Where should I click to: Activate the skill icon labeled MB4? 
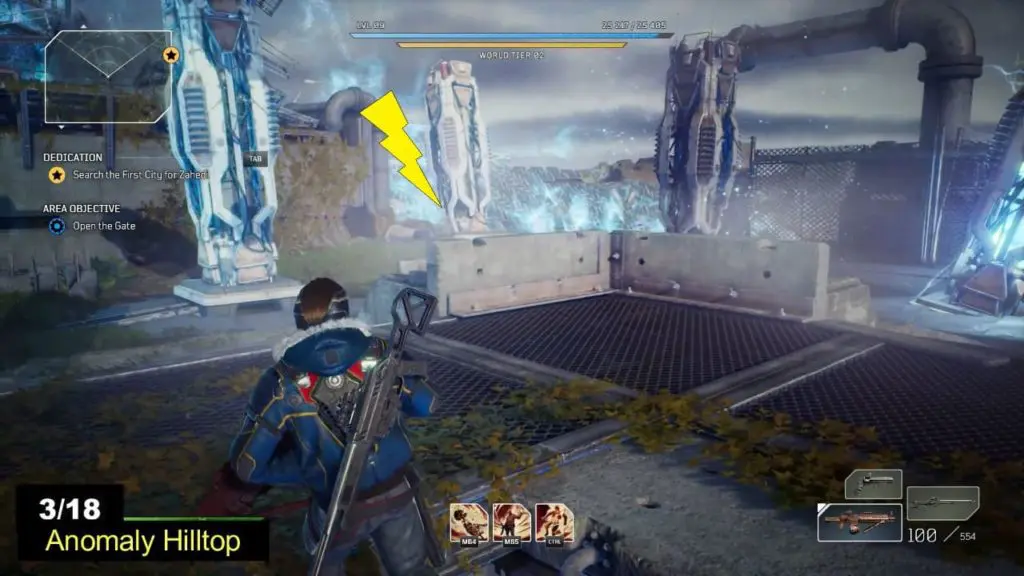469,522
